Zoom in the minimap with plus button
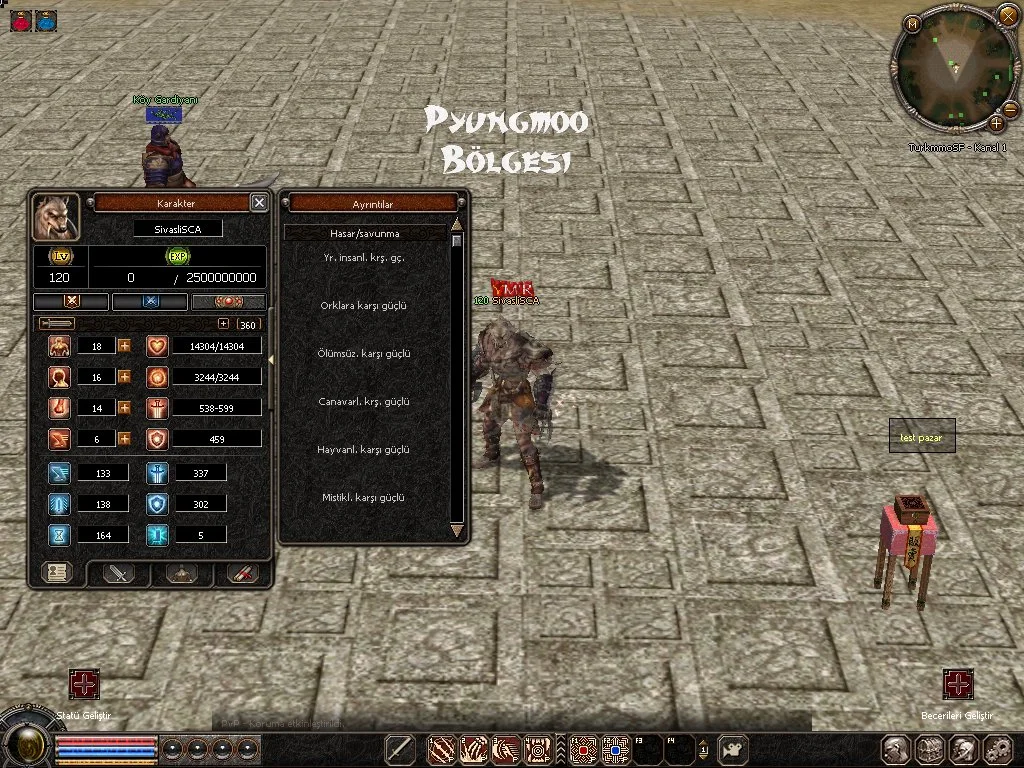This screenshot has height=768, width=1024. tap(996, 124)
